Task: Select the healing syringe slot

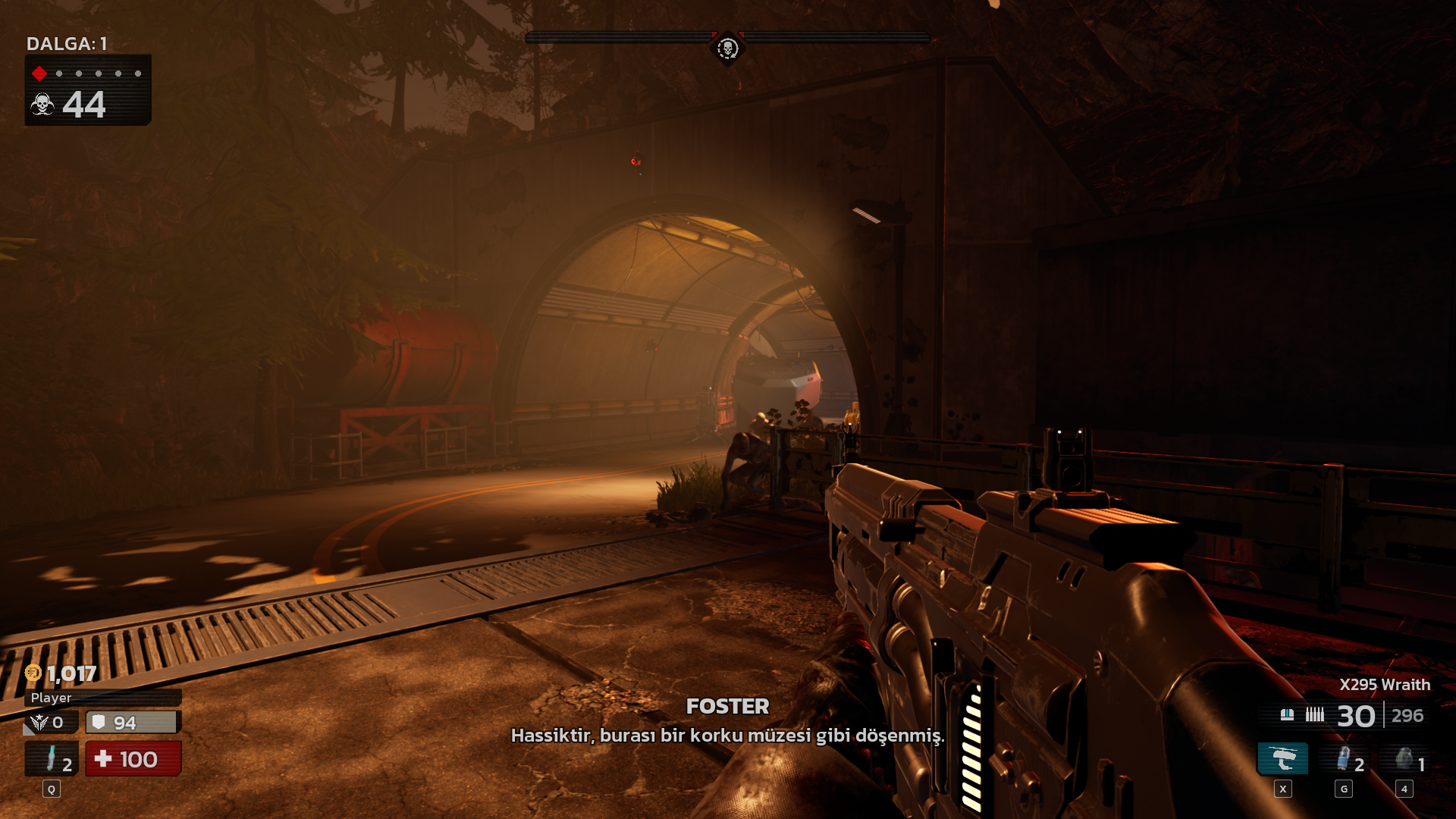Action: pos(52,759)
